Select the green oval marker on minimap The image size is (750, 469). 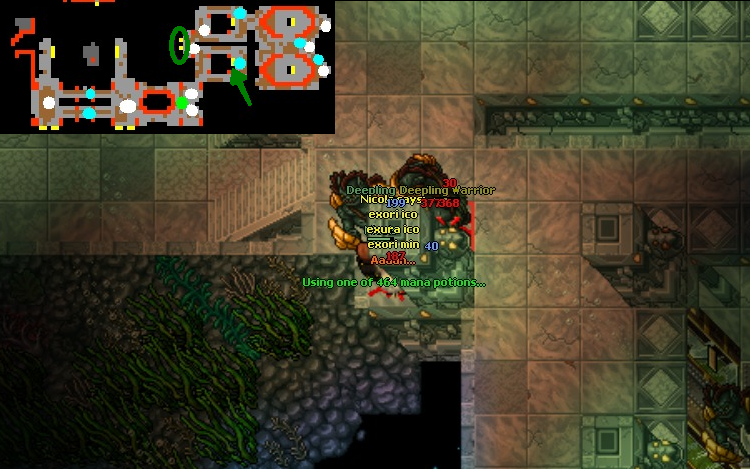179,44
